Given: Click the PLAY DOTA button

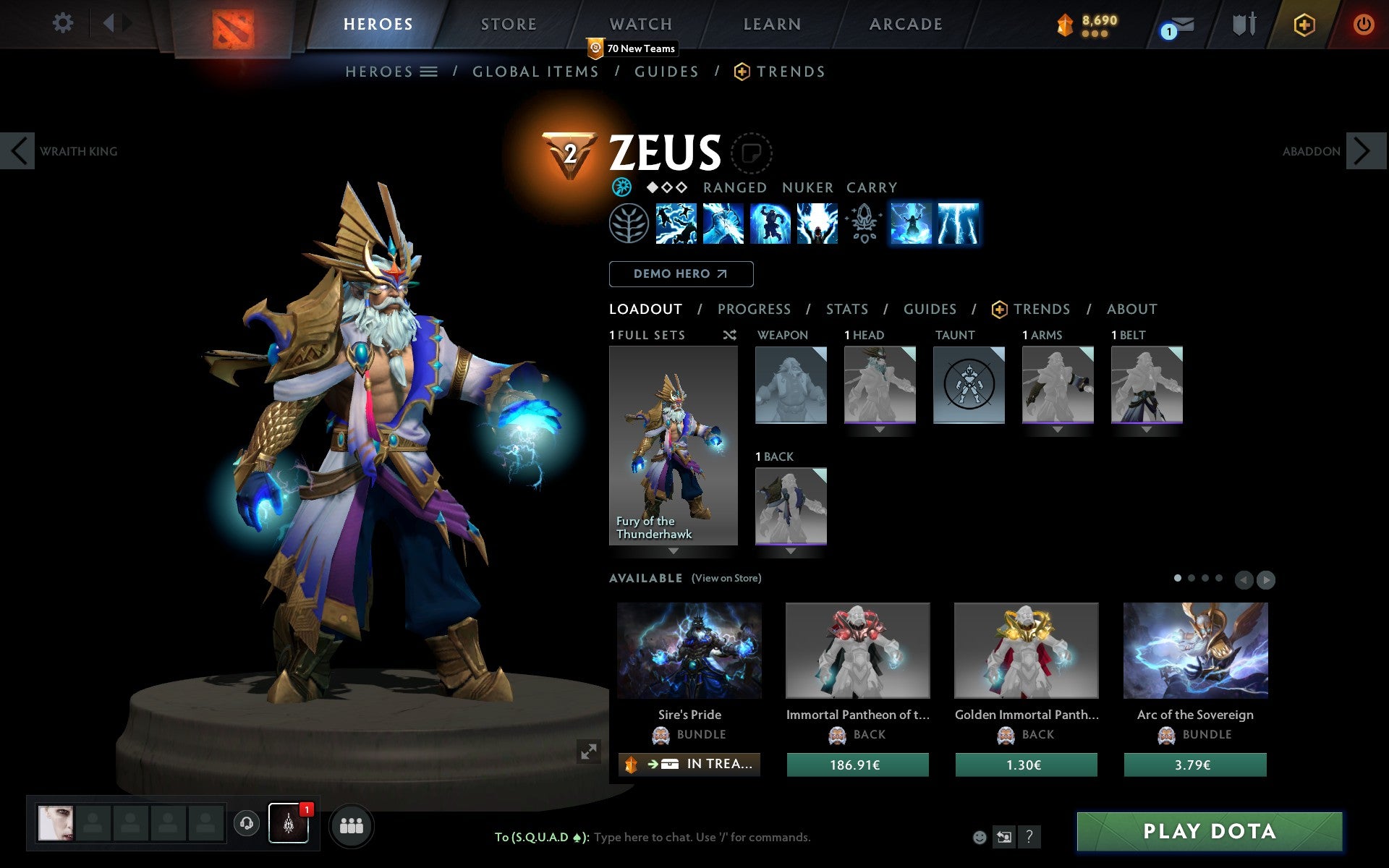Looking at the screenshot, I should (x=1209, y=832).
